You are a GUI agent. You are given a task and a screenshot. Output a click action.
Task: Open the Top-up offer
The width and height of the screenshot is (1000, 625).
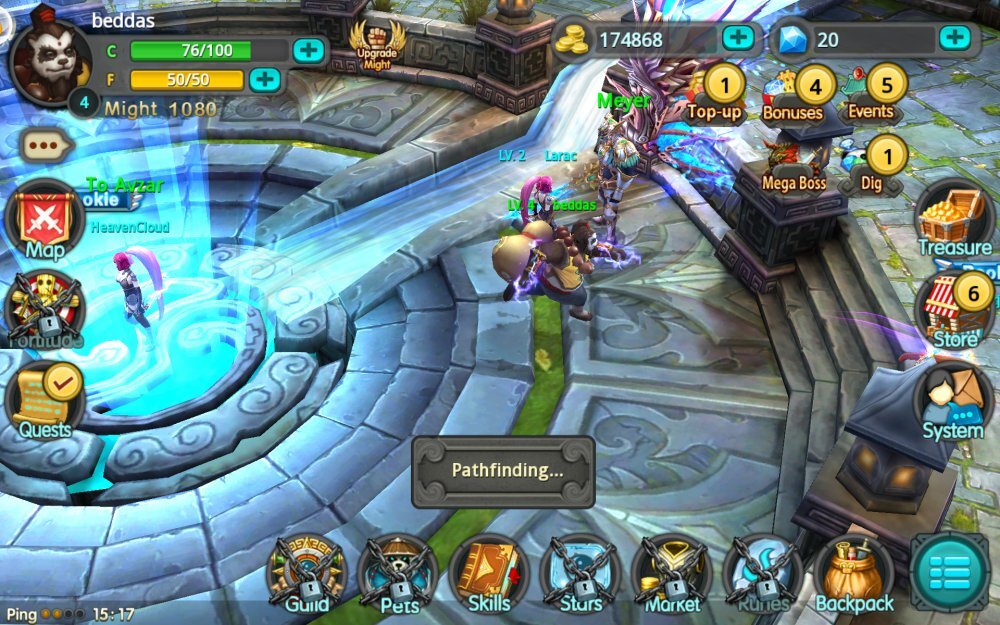point(717,93)
